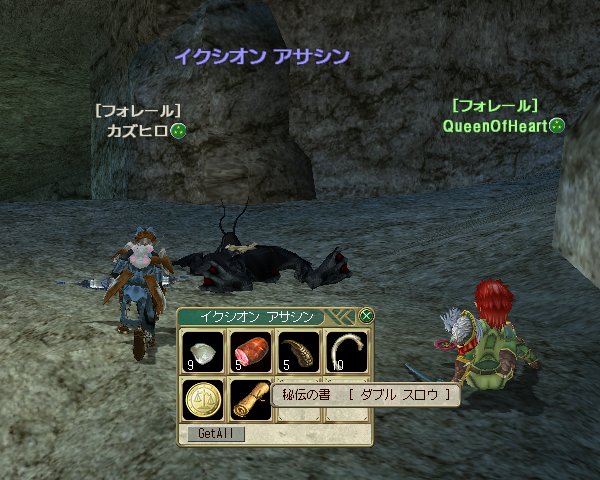Take the secret scroll ダブル スロウ
Screen dimensions: 600x480
(250, 399)
